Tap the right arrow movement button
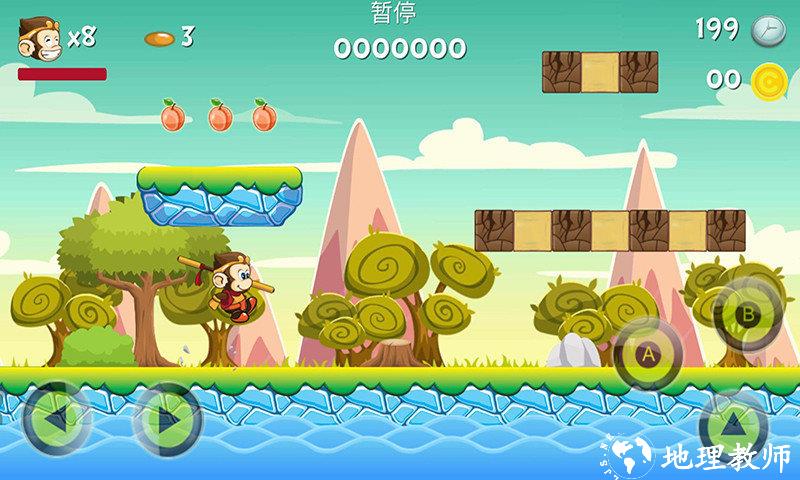The image size is (800, 480). point(167,416)
